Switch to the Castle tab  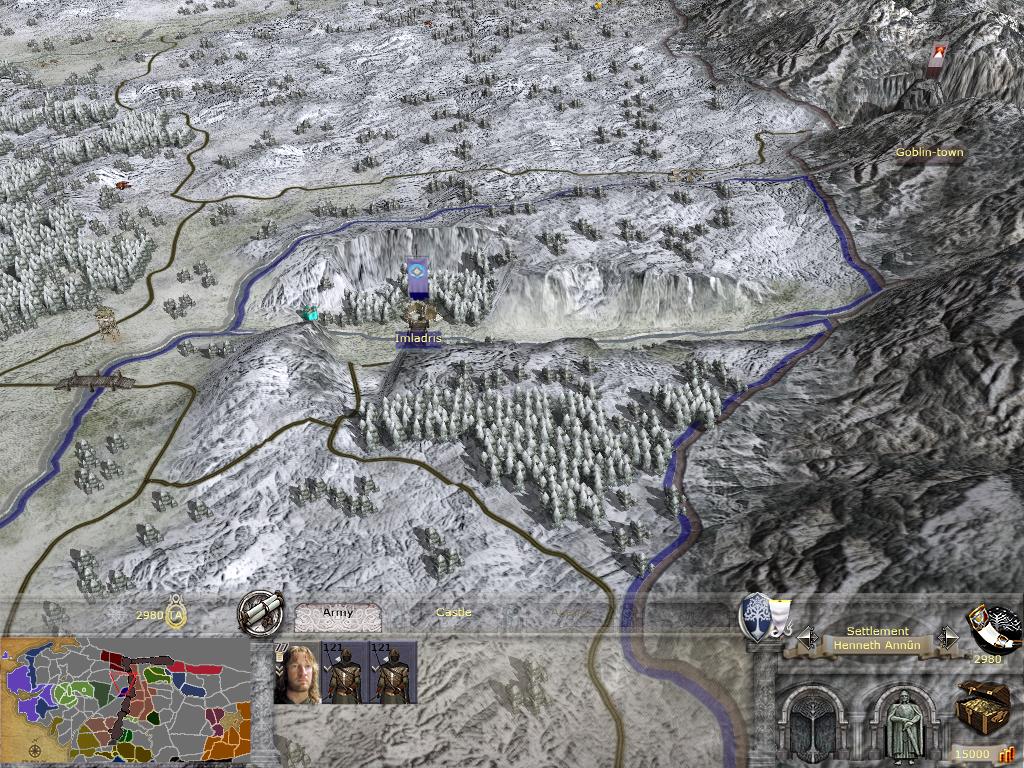coord(453,612)
